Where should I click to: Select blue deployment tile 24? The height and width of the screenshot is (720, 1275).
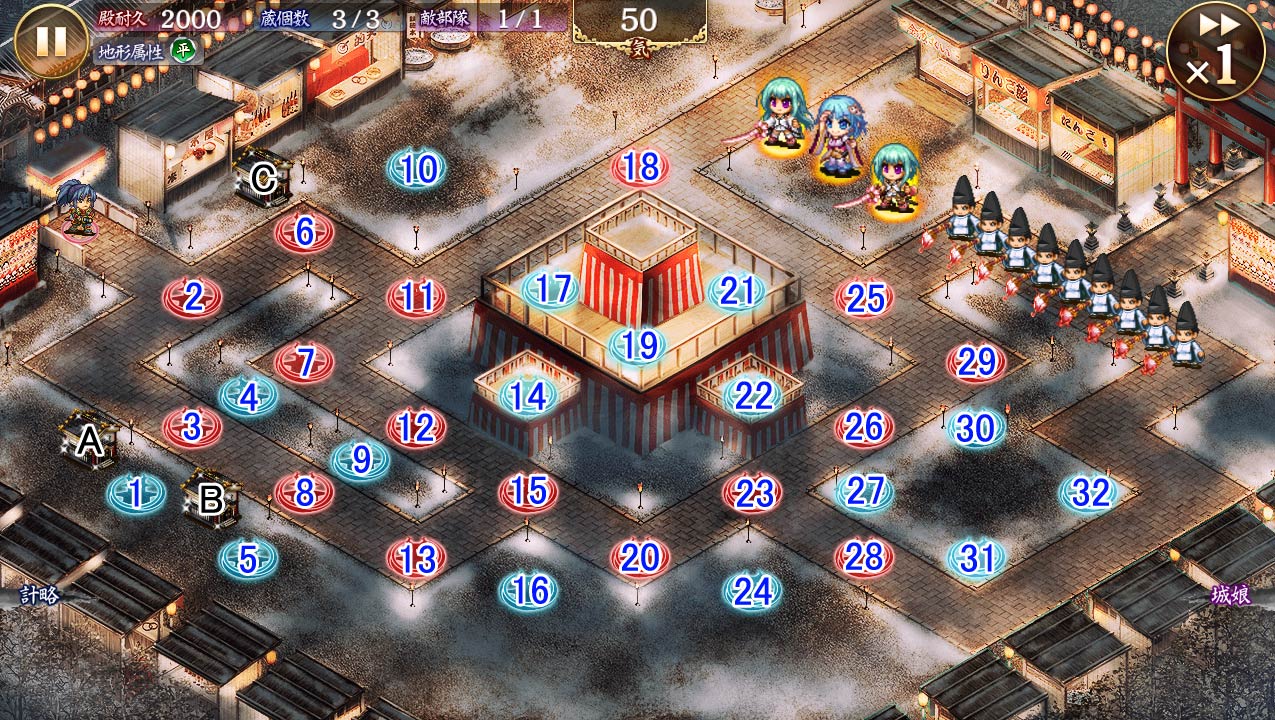tap(752, 591)
